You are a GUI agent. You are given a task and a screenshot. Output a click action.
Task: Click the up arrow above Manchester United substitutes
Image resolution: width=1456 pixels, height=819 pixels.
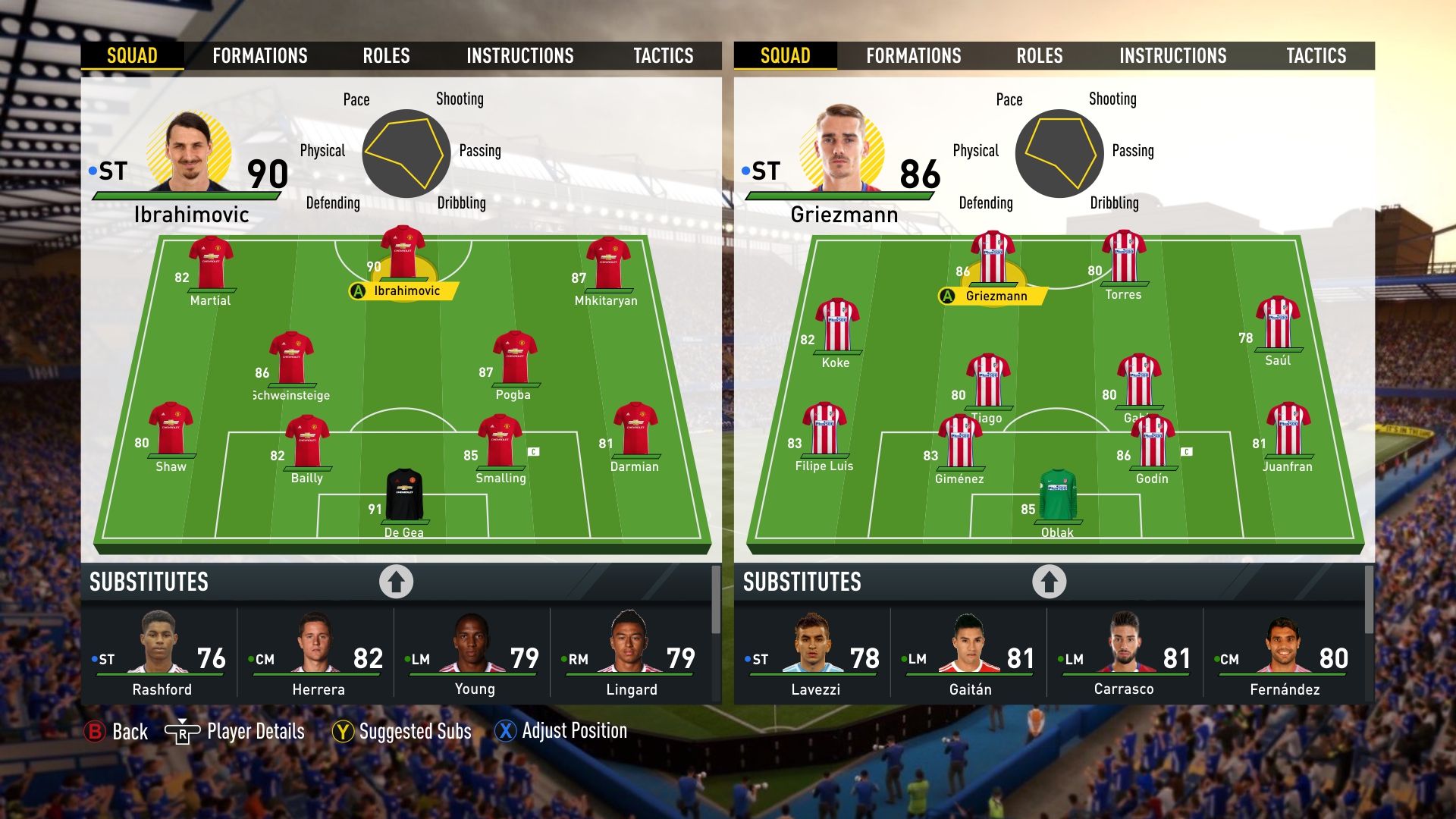(x=396, y=582)
